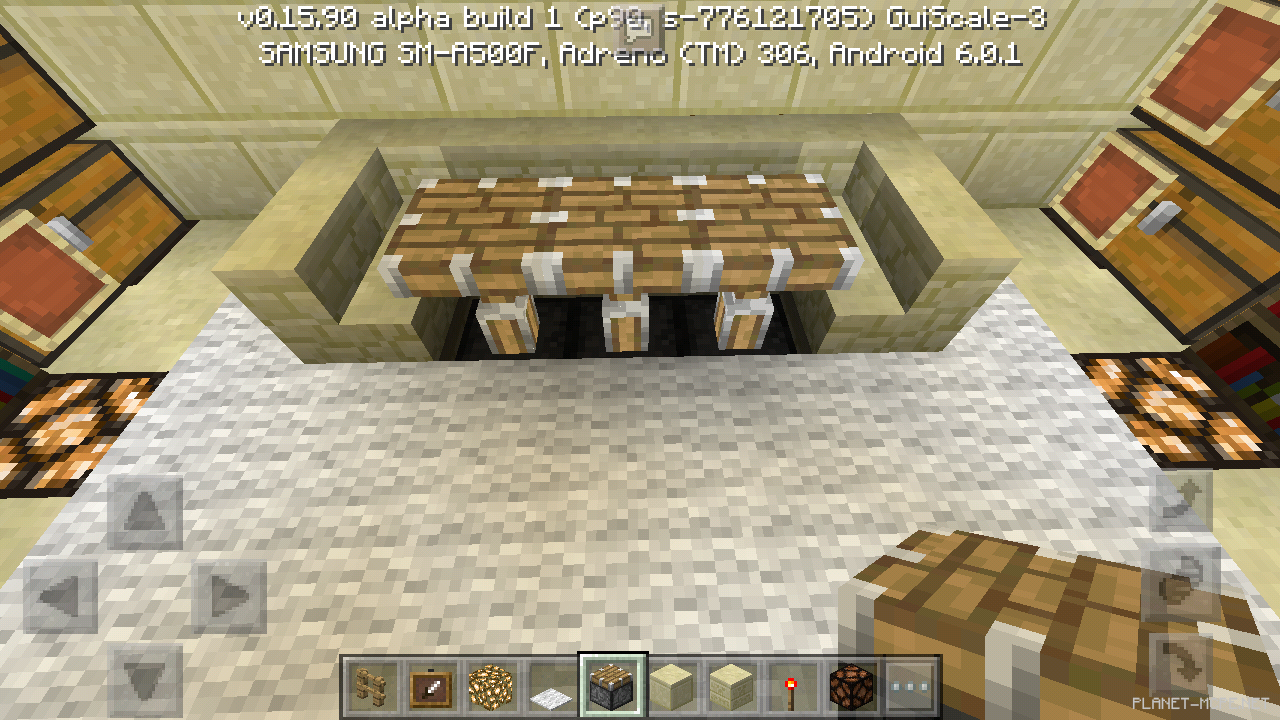The width and height of the screenshot is (1280, 720).
Task: Choose the glowstone block in the hotbar
Action: [492, 687]
